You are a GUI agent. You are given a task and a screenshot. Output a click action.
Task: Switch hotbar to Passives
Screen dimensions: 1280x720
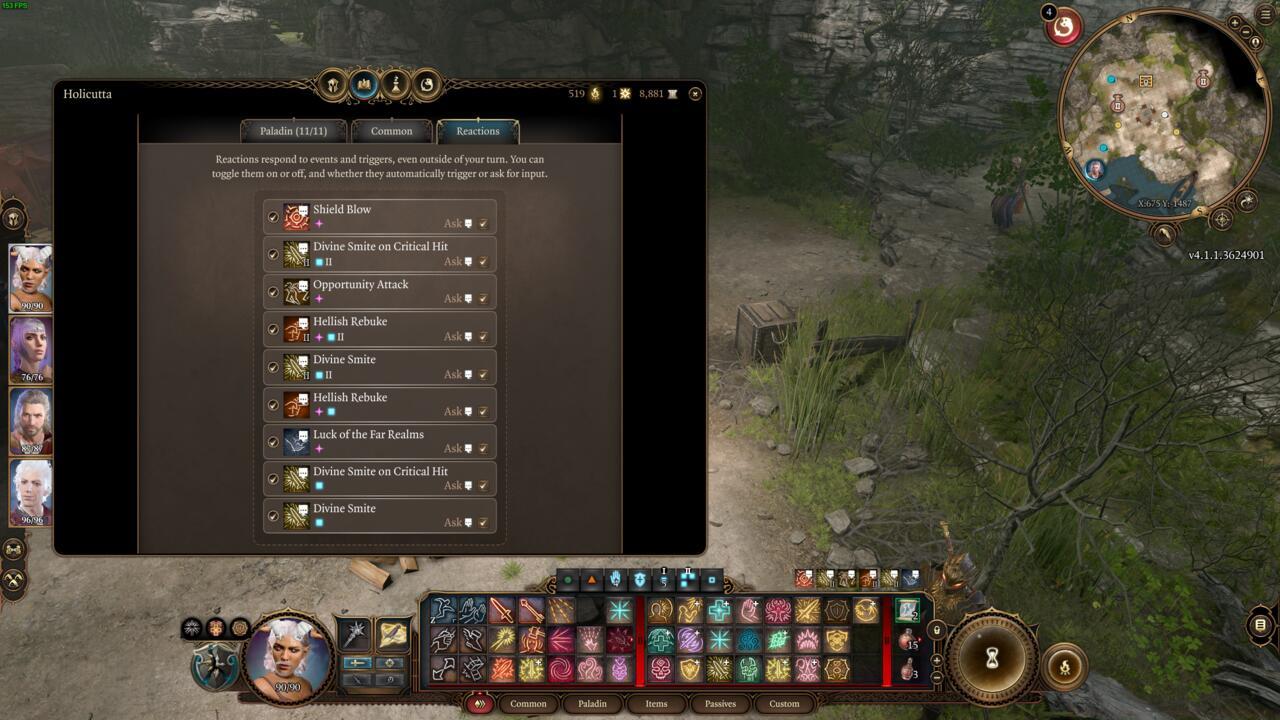click(x=720, y=703)
